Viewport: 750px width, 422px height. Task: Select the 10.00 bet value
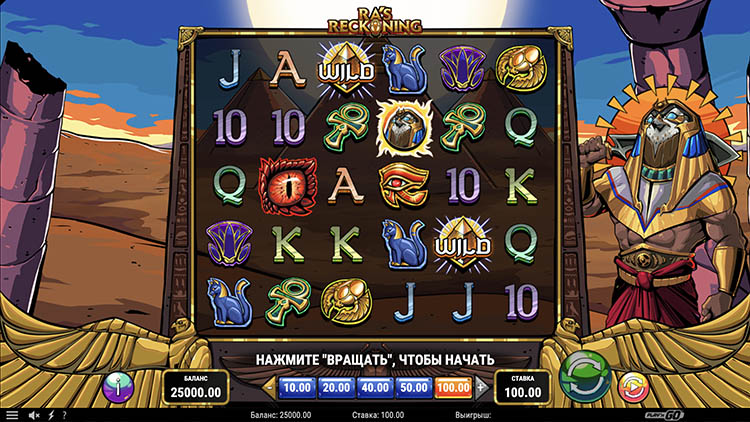[x=295, y=386]
